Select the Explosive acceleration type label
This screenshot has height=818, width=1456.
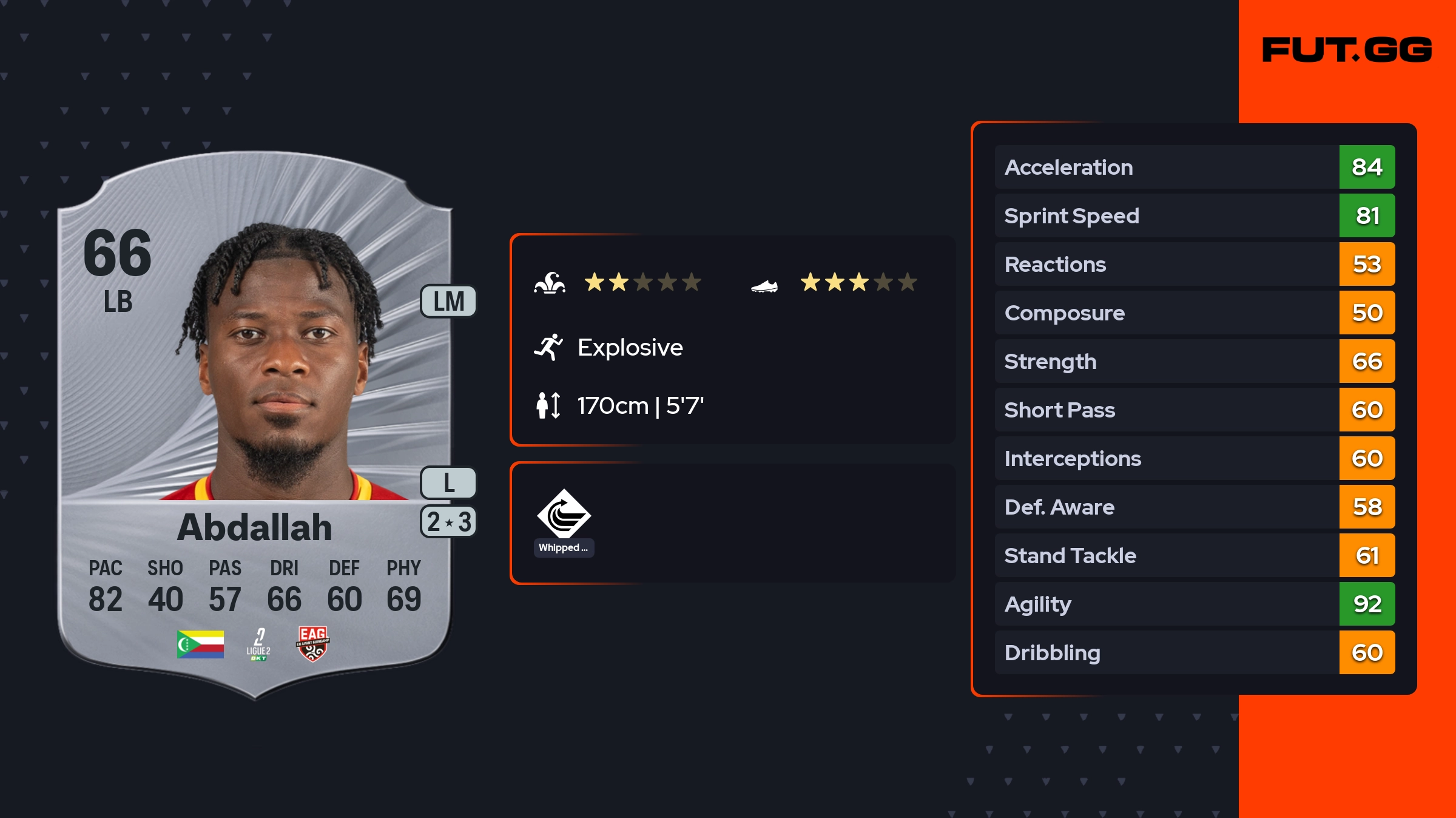click(x=630, y=348)
